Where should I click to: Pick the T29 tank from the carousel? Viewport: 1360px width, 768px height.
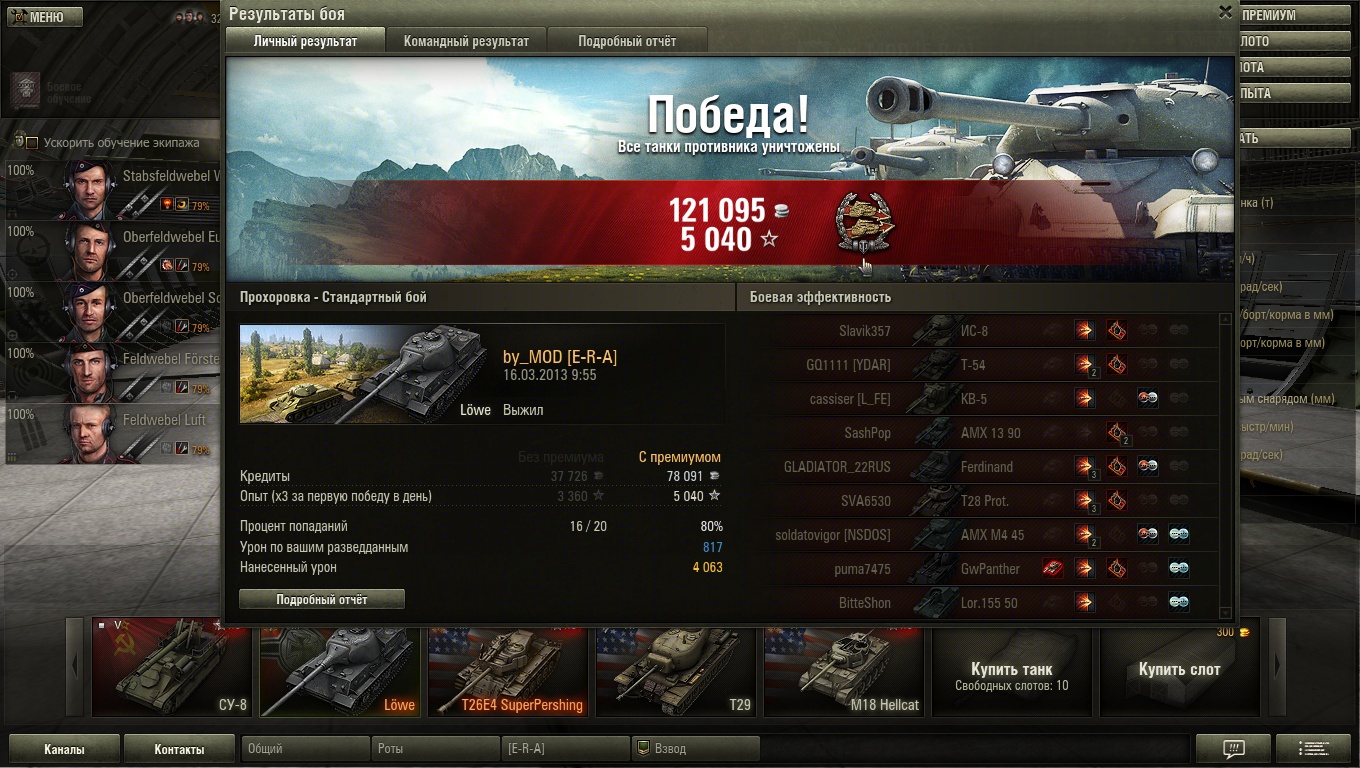click(676, 668)
